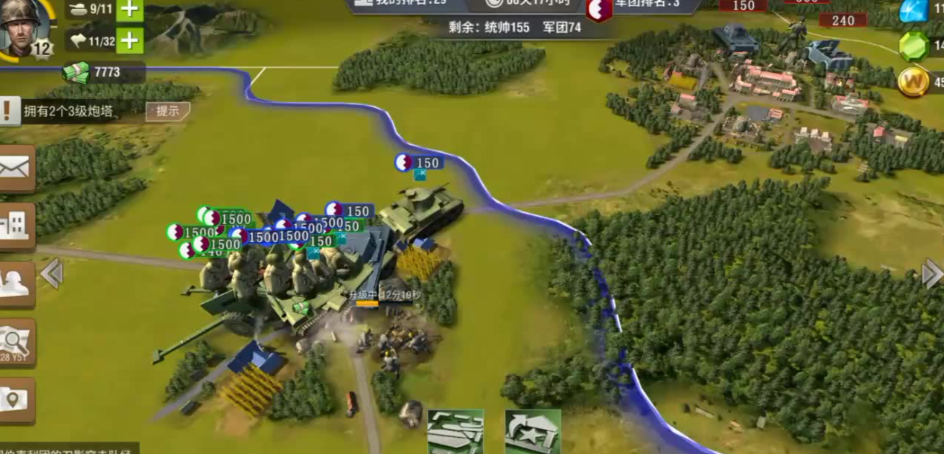This screenshot has height=454, width=944.
Task: Click the exclamation quest alert icon
Action: pos(9,111)
